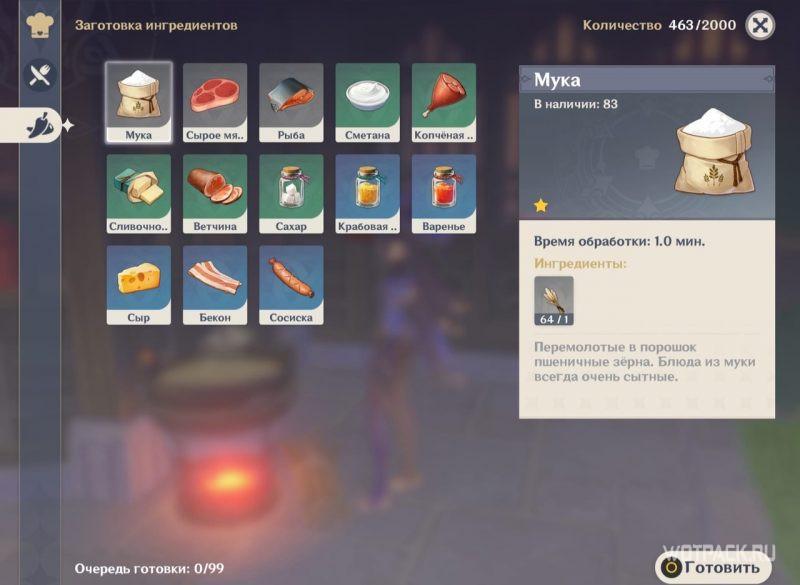800x585 pixels.
Task: Select the Сосиска sausage tile
Action: pyautogui.click(x=291, y=285)
